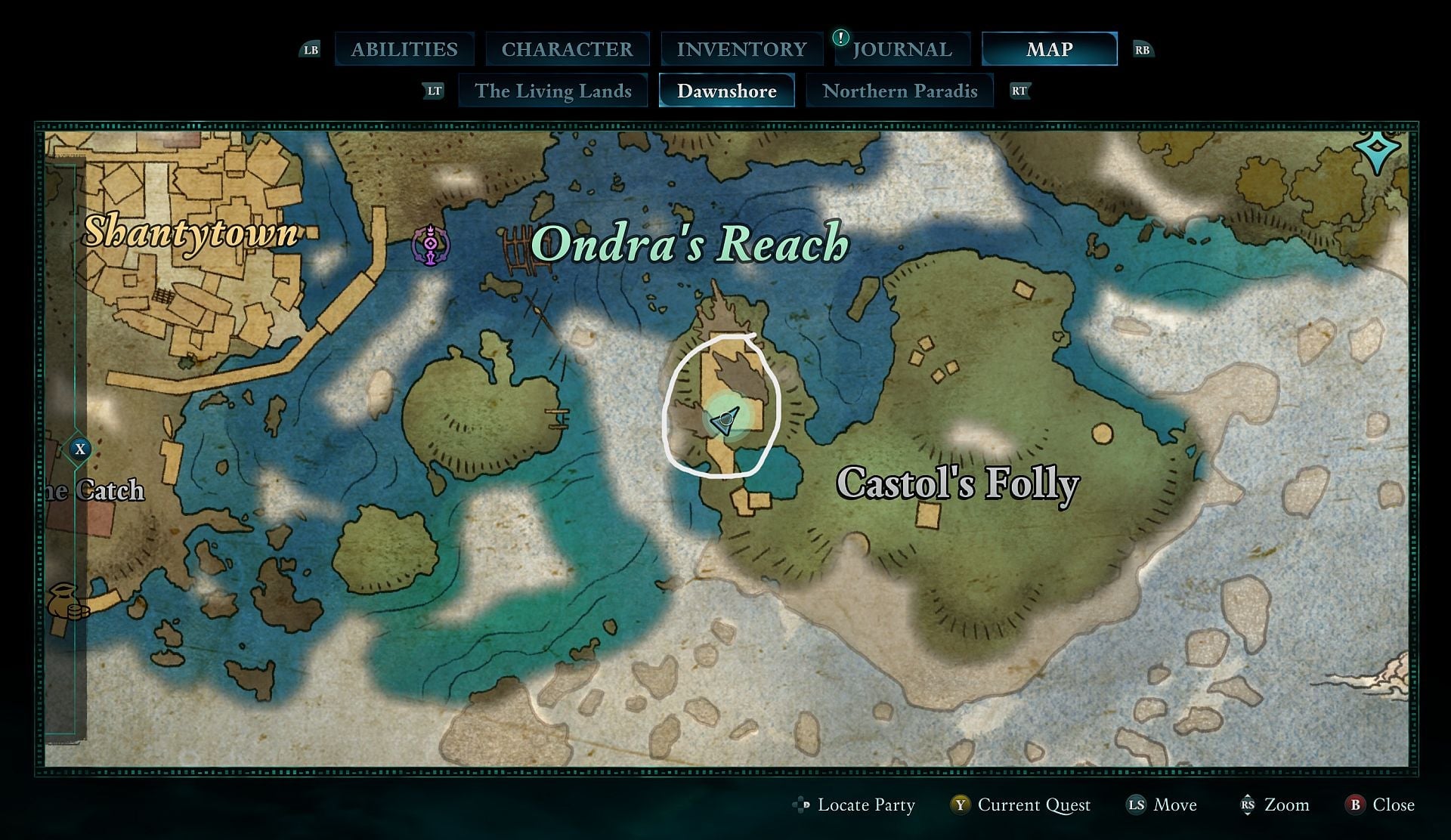Click the RB shoulder button icon

pos(1143,48)
